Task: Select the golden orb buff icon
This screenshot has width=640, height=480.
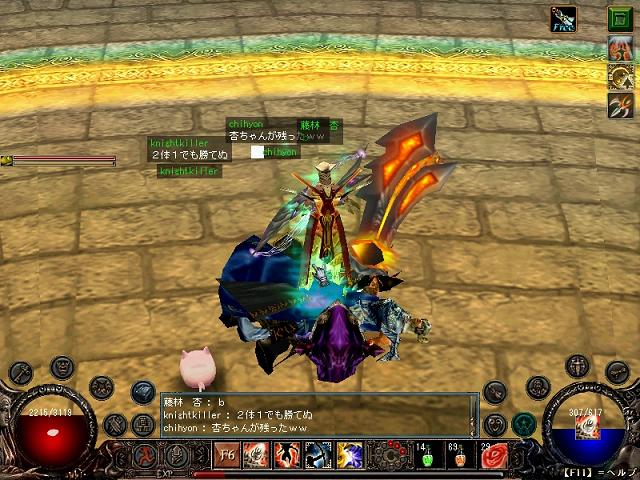Action: (x=619, y=76)
